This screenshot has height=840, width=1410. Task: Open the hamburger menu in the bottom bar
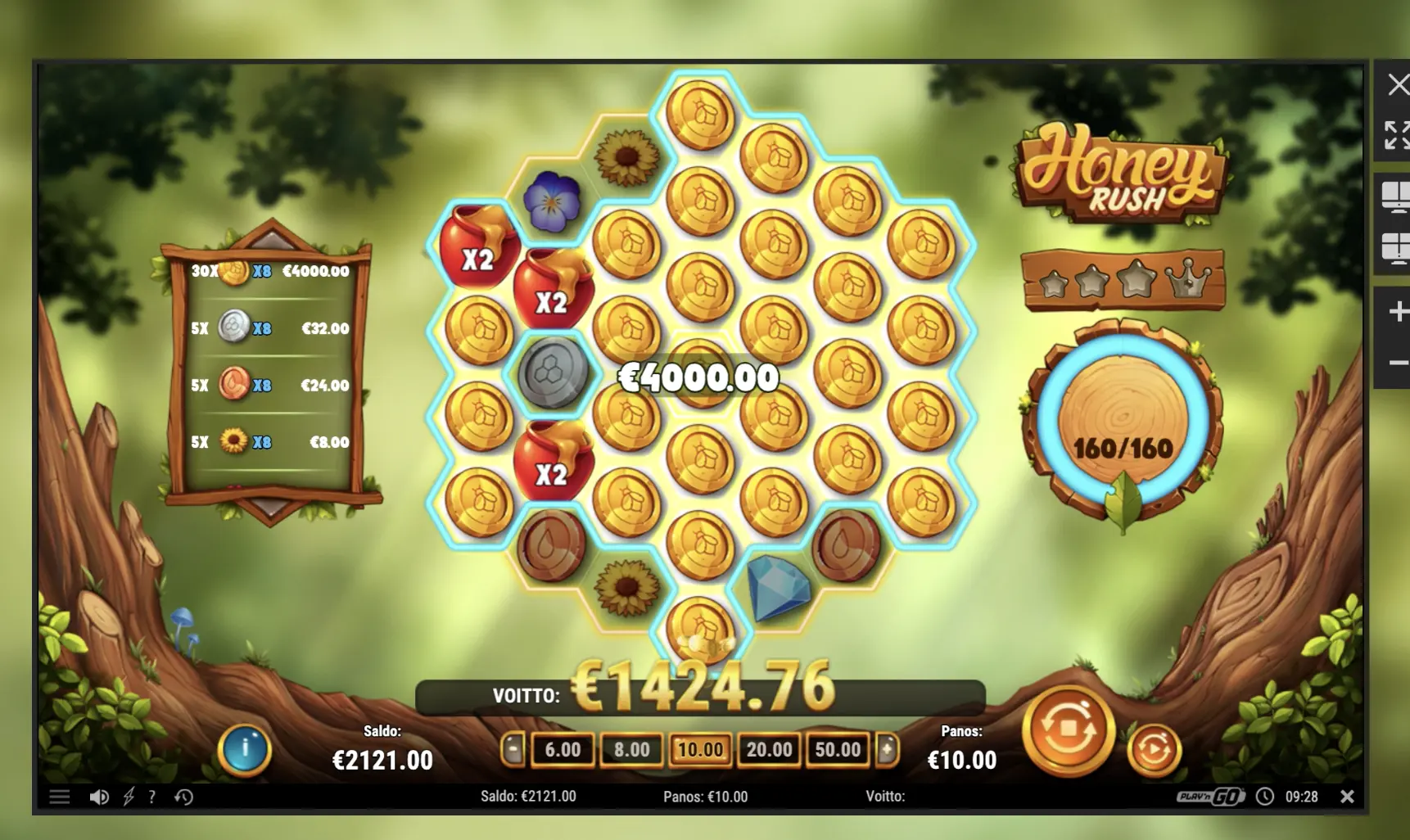pos(59,797)
